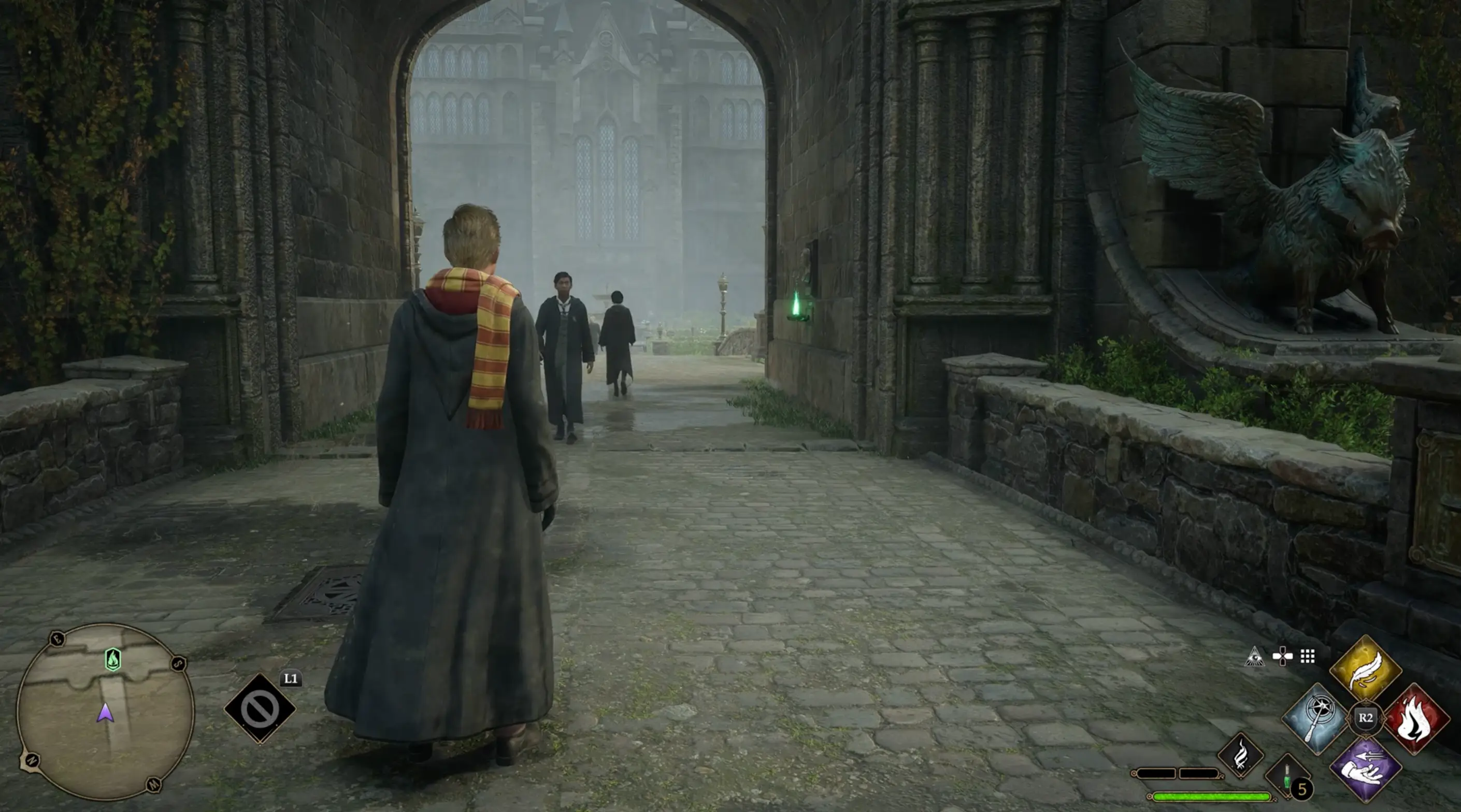Viewport: 1461px width, 812px height.
Task: Click the E compass letter on the minimap
Action: [x=58, y=640]
